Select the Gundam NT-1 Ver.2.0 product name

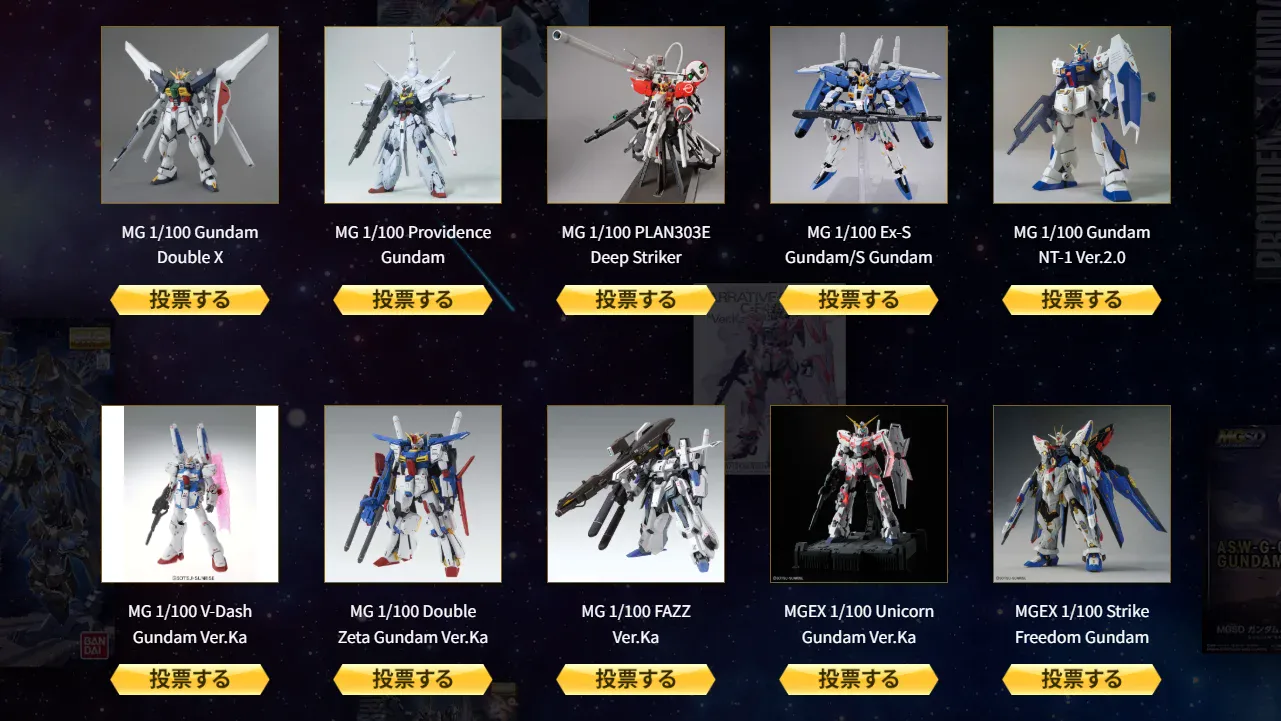point(1082,244)
